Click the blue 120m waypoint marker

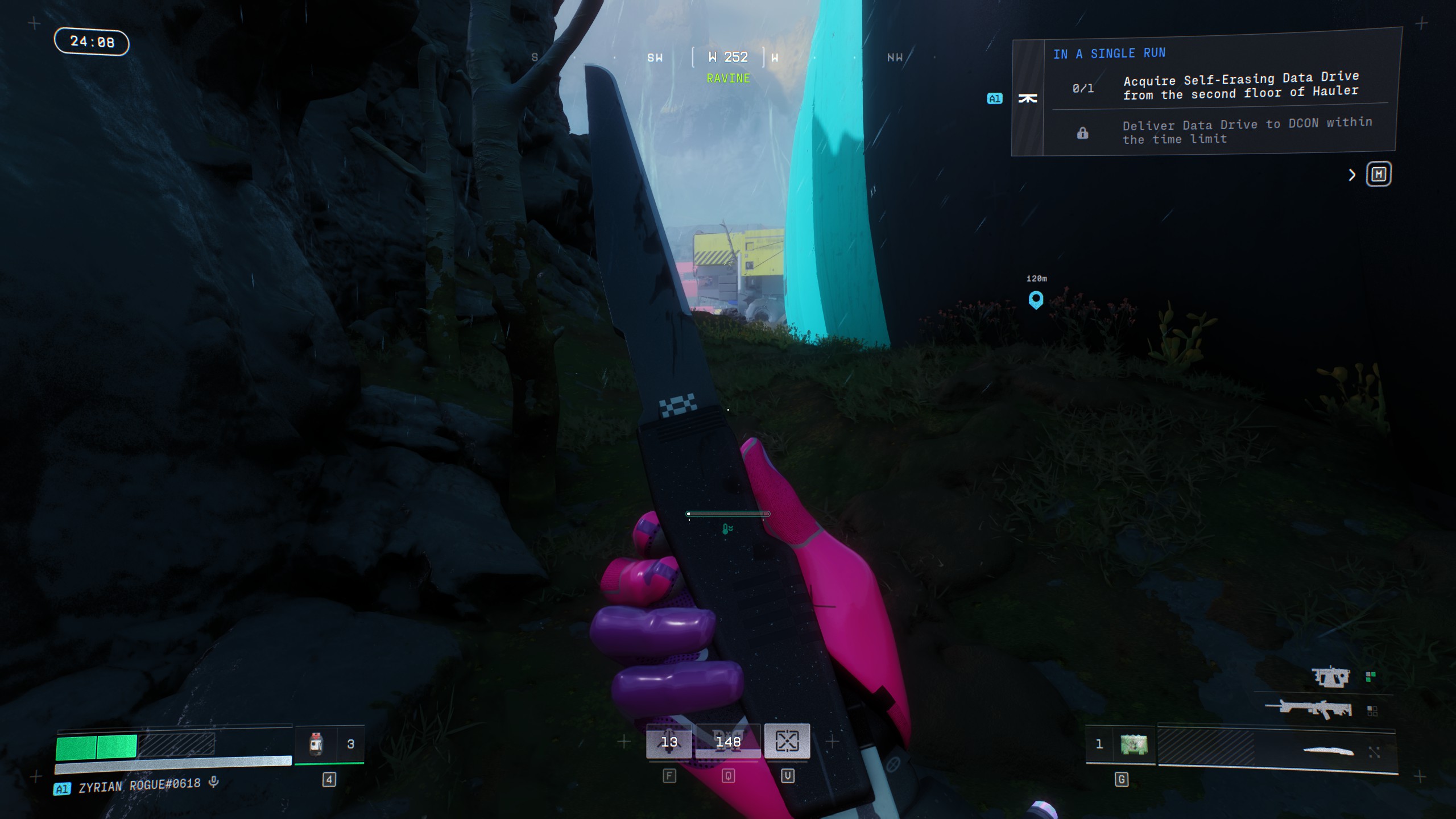[x=1036, y=299]
